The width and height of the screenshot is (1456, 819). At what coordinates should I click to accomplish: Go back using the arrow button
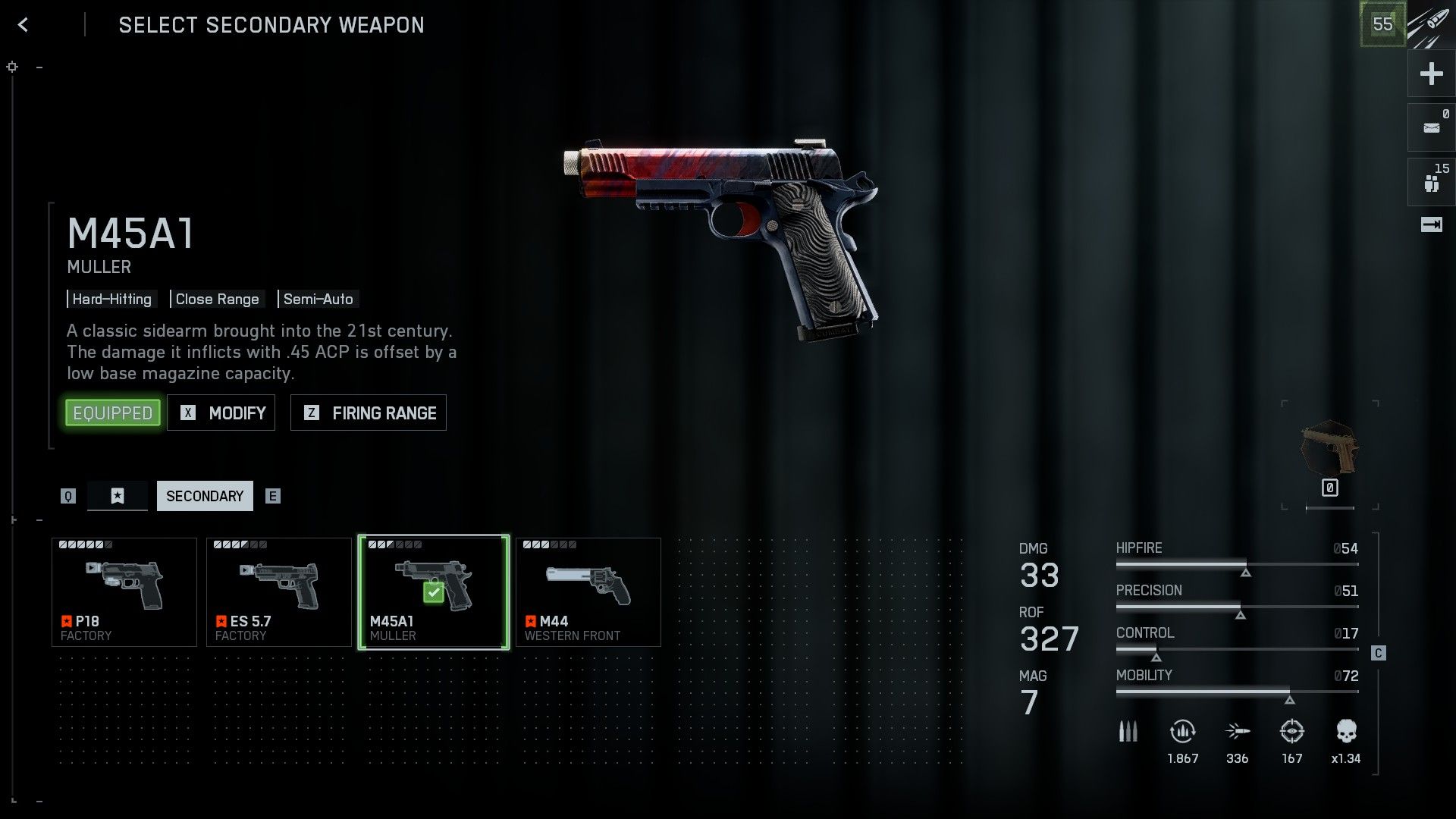[x=23, y=25]
